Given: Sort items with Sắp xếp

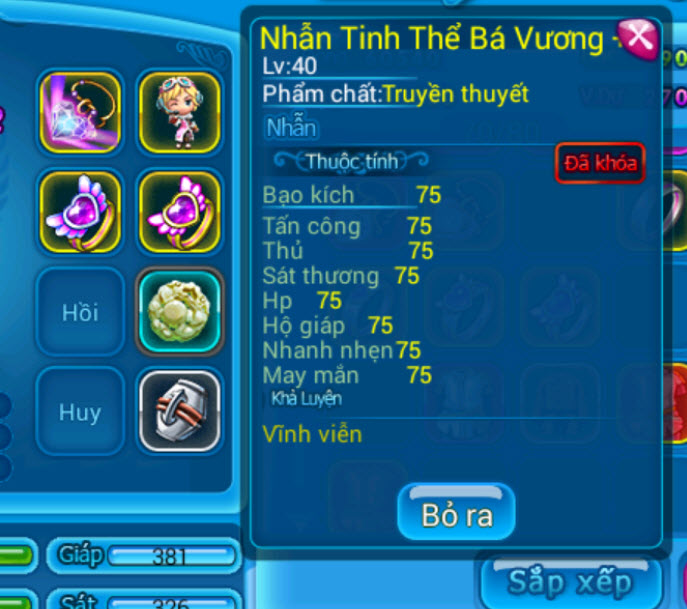Looking at the screenshot, I should [x=570, y=582].
